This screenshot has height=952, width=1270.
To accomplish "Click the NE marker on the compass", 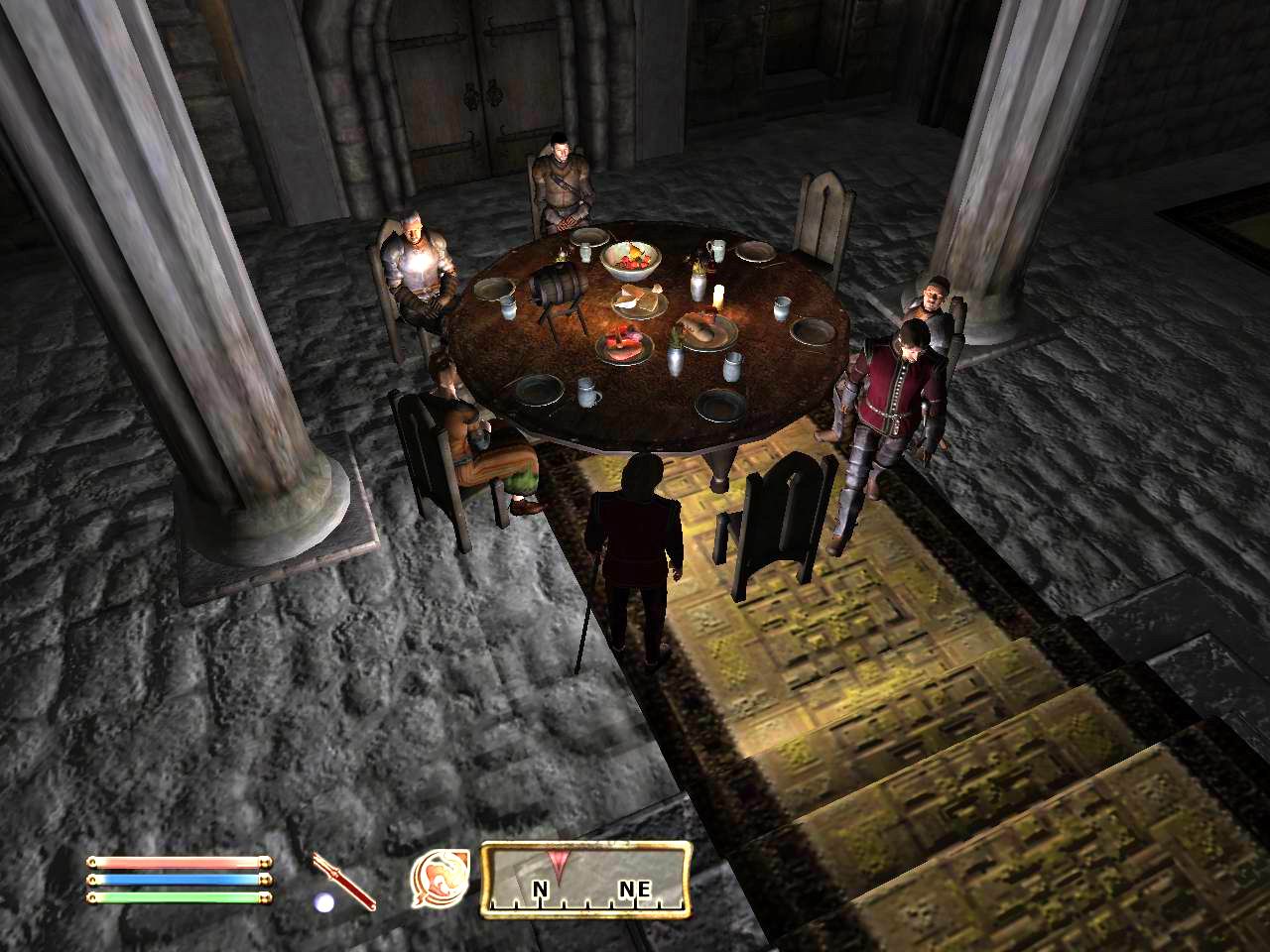I will tap(632, 889).
